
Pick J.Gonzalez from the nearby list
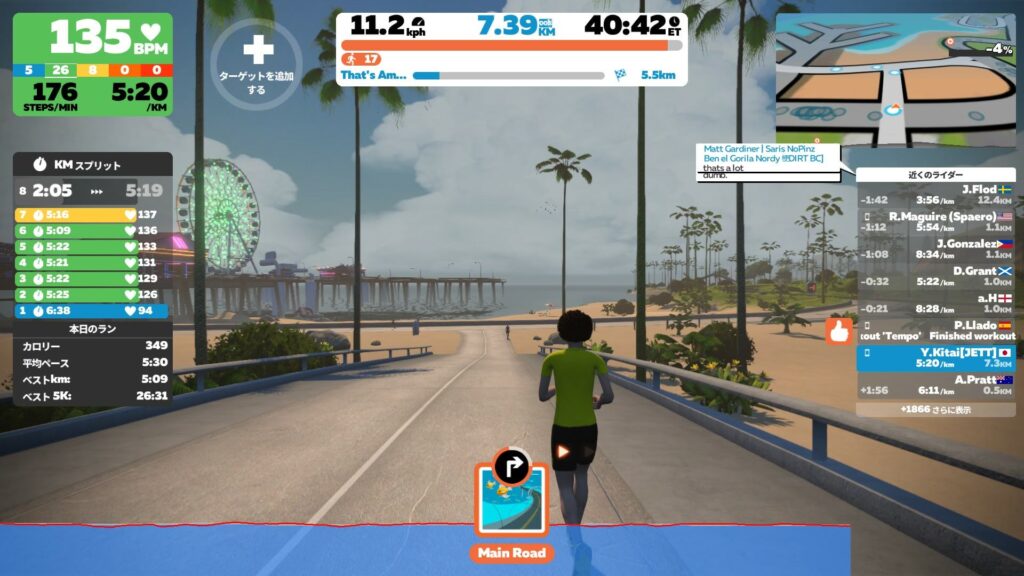(x=935, y=248)
